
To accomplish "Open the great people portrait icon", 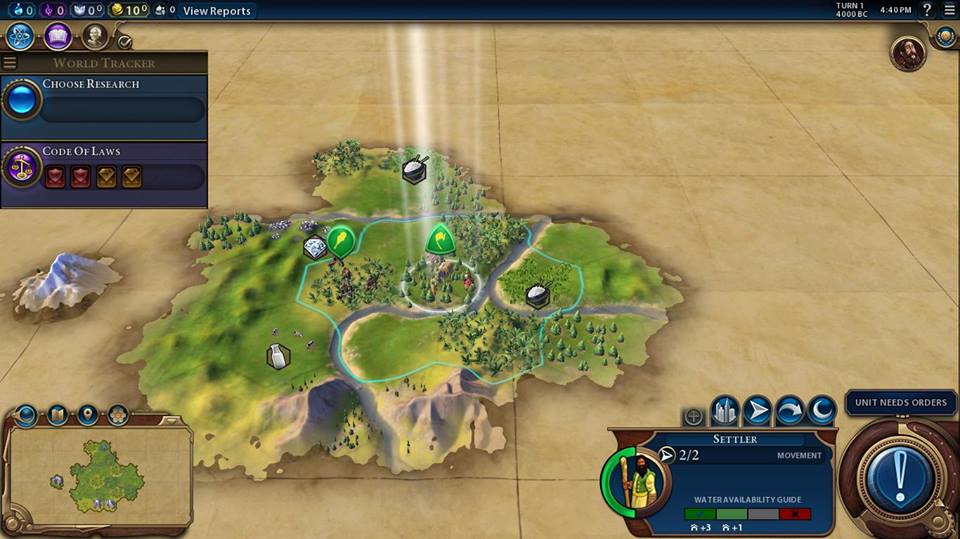I will [x=95, y=37].
